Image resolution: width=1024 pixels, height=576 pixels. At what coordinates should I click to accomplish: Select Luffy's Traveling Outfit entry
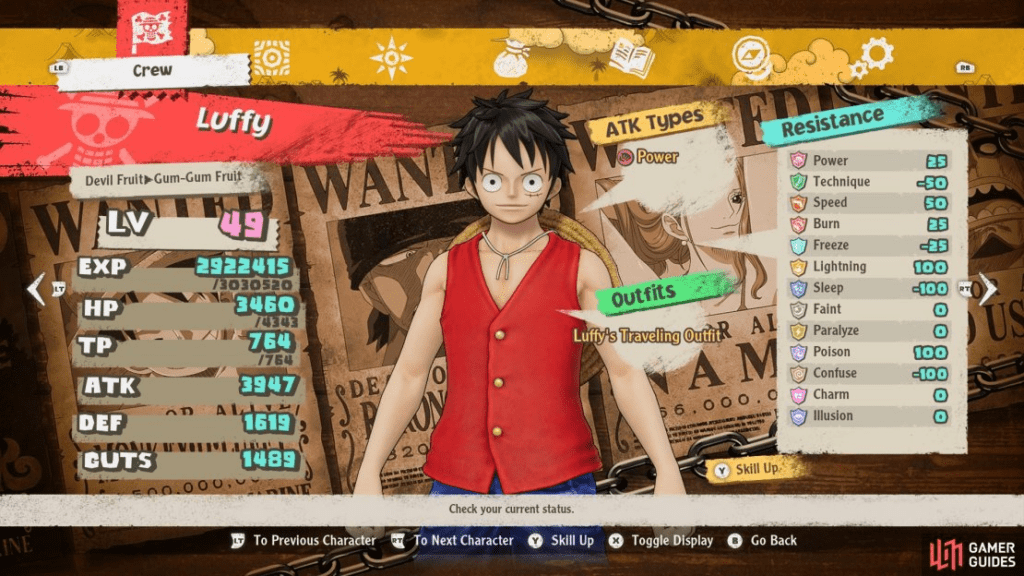[x=647, y=336]
